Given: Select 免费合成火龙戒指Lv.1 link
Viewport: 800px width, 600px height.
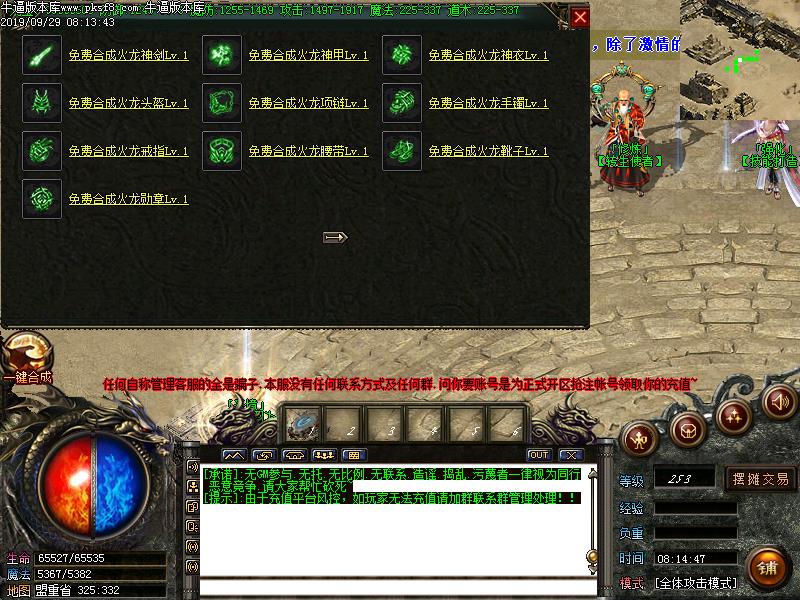Looking at the screenshot, I should pyautogui.click(x=128, y=152).
